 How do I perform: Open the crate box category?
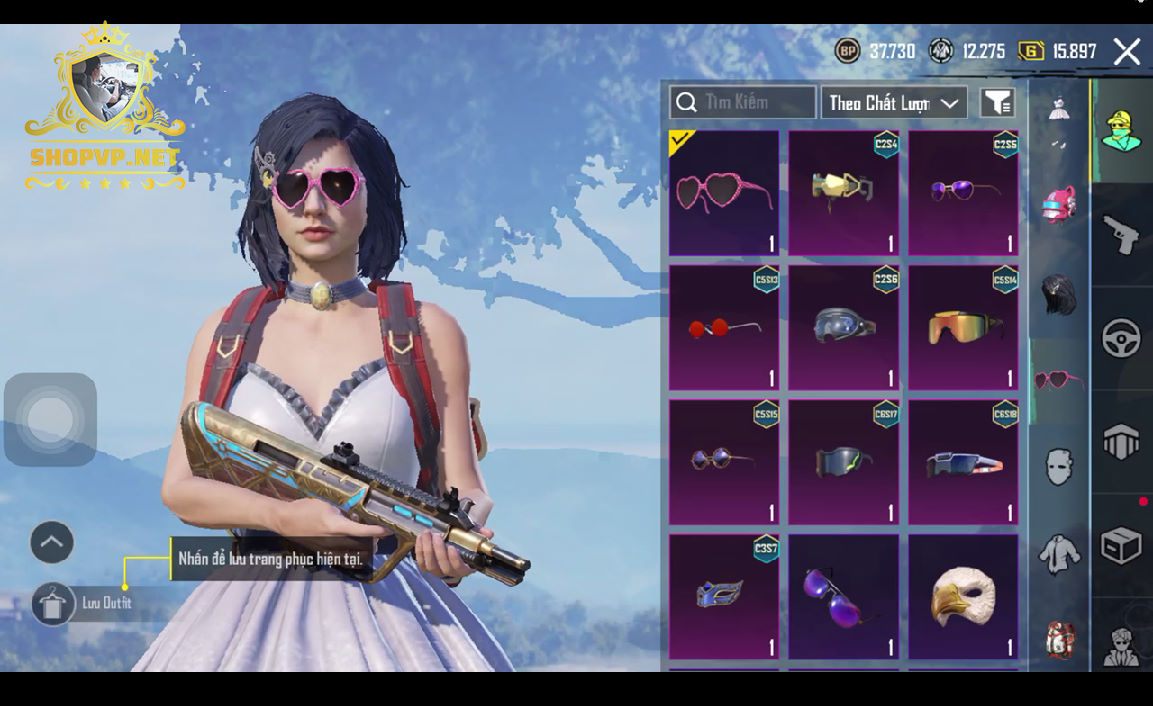[x=1121, y=545]
